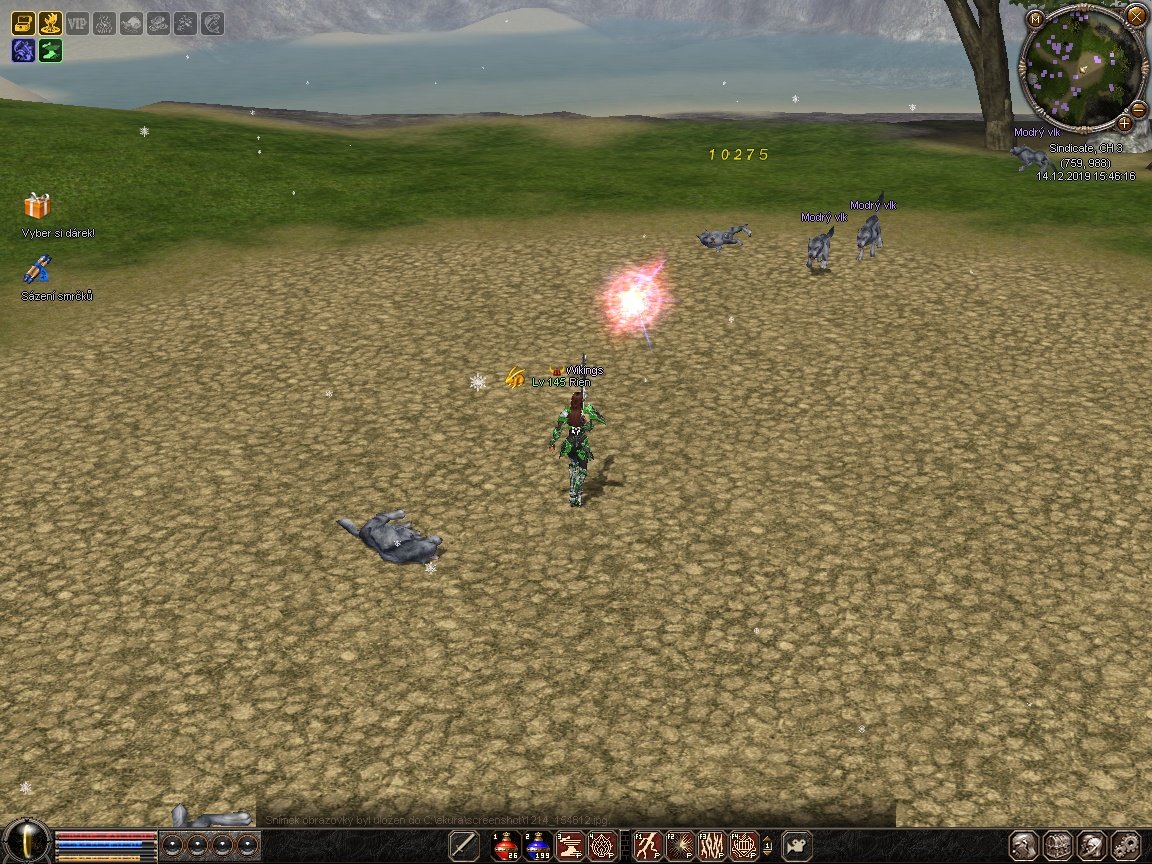This screenshot has width=1152, height=864.
Task: Open the inventory chest button
Action: (x=1057, y=845)
